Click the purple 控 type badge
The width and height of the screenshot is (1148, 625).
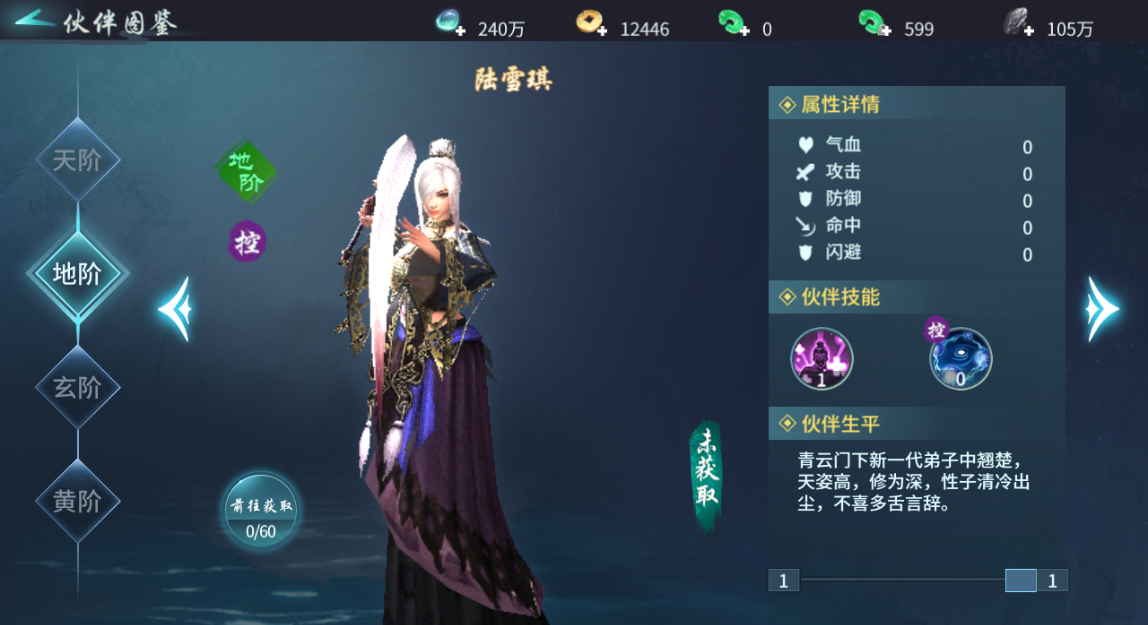click(247, 242)
